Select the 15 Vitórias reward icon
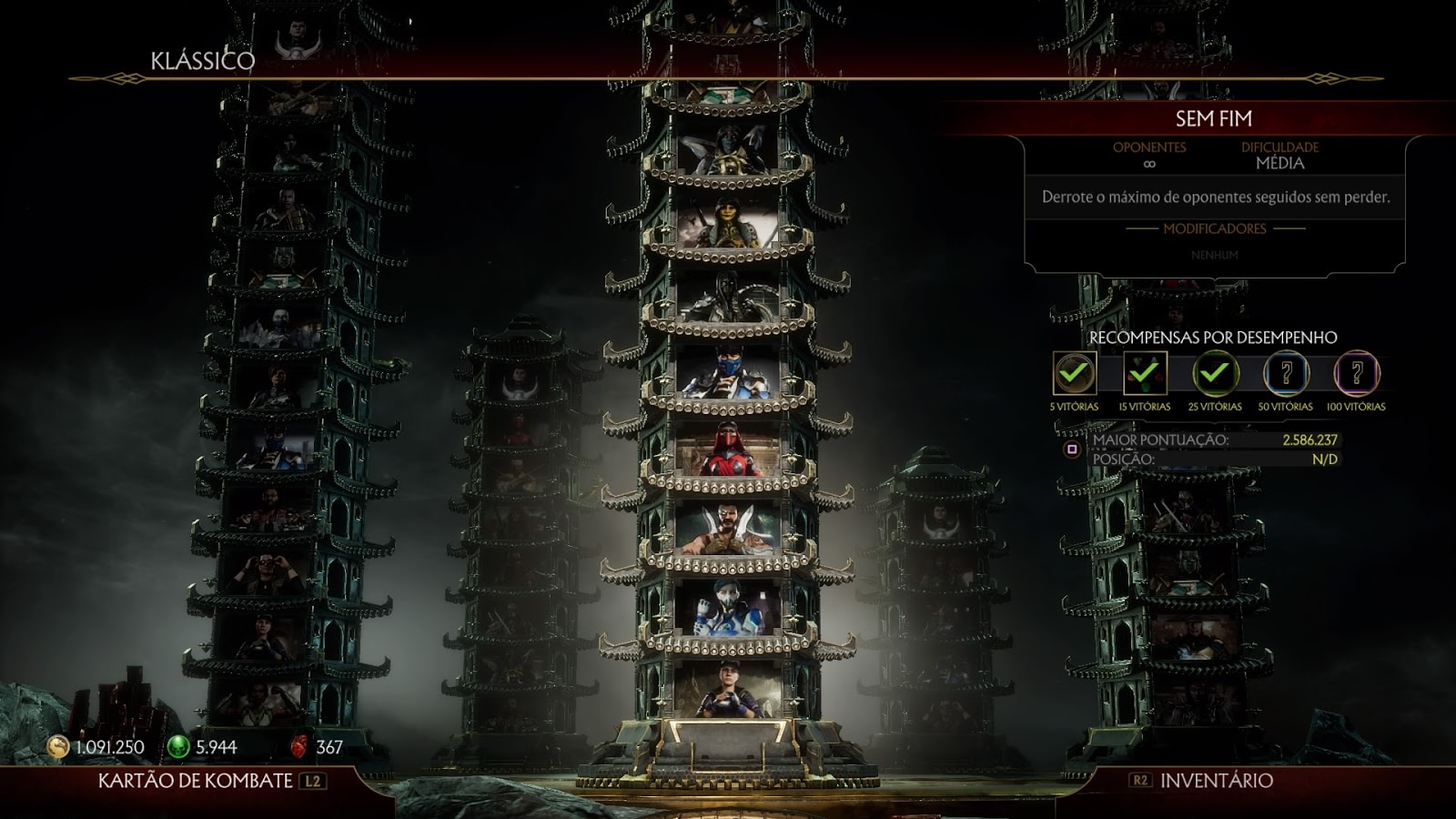This screenshot has width=1456, height=819. pyautogui.click(x=1144, y=373)
